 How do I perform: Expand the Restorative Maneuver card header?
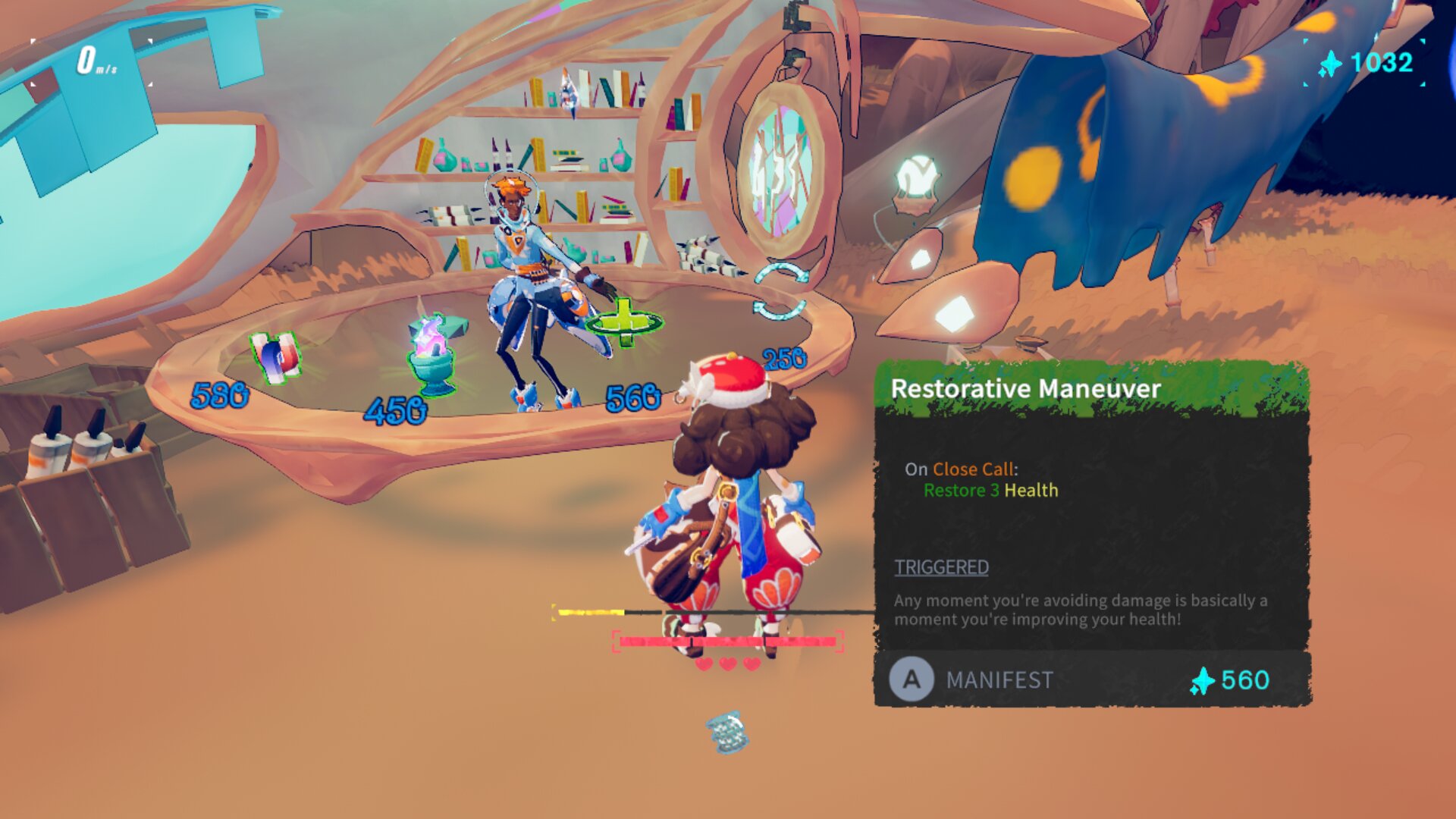click(x=1028, y=389)
